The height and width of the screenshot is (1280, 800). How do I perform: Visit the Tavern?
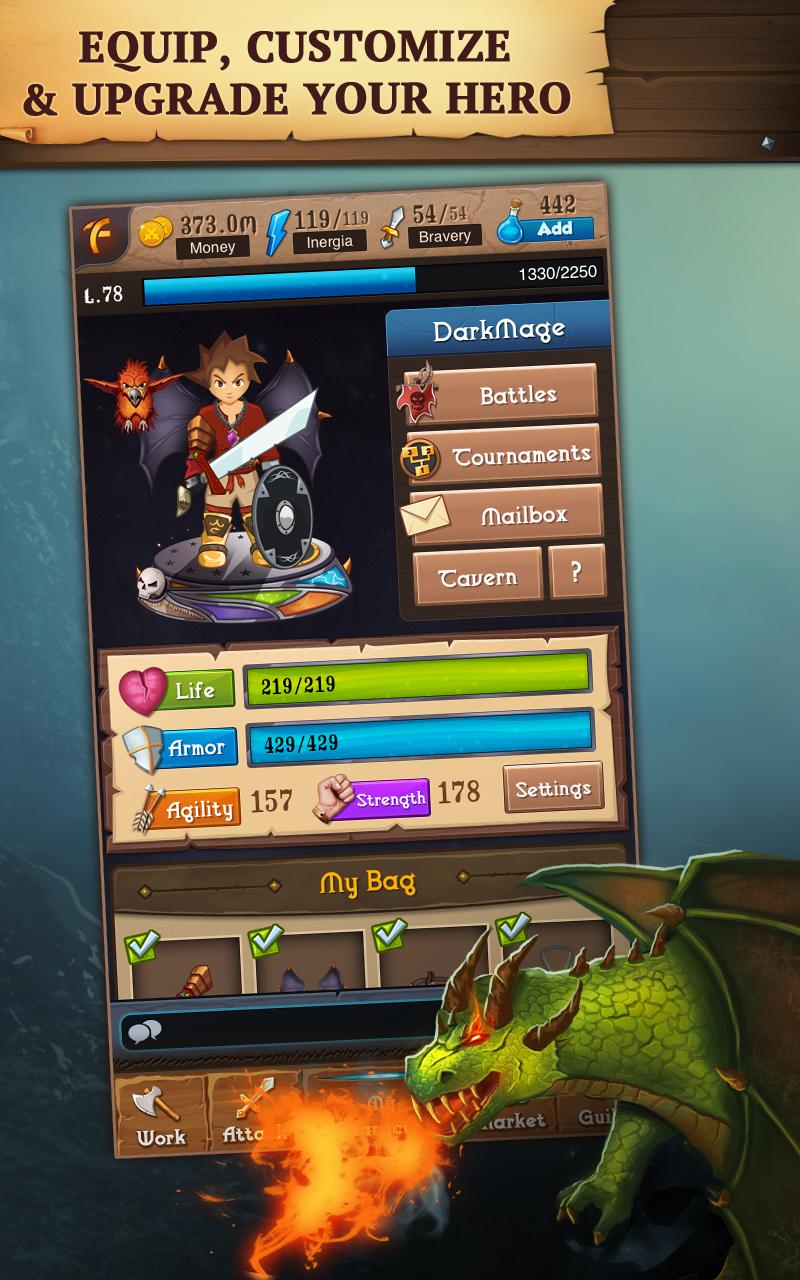pos(478,576)
